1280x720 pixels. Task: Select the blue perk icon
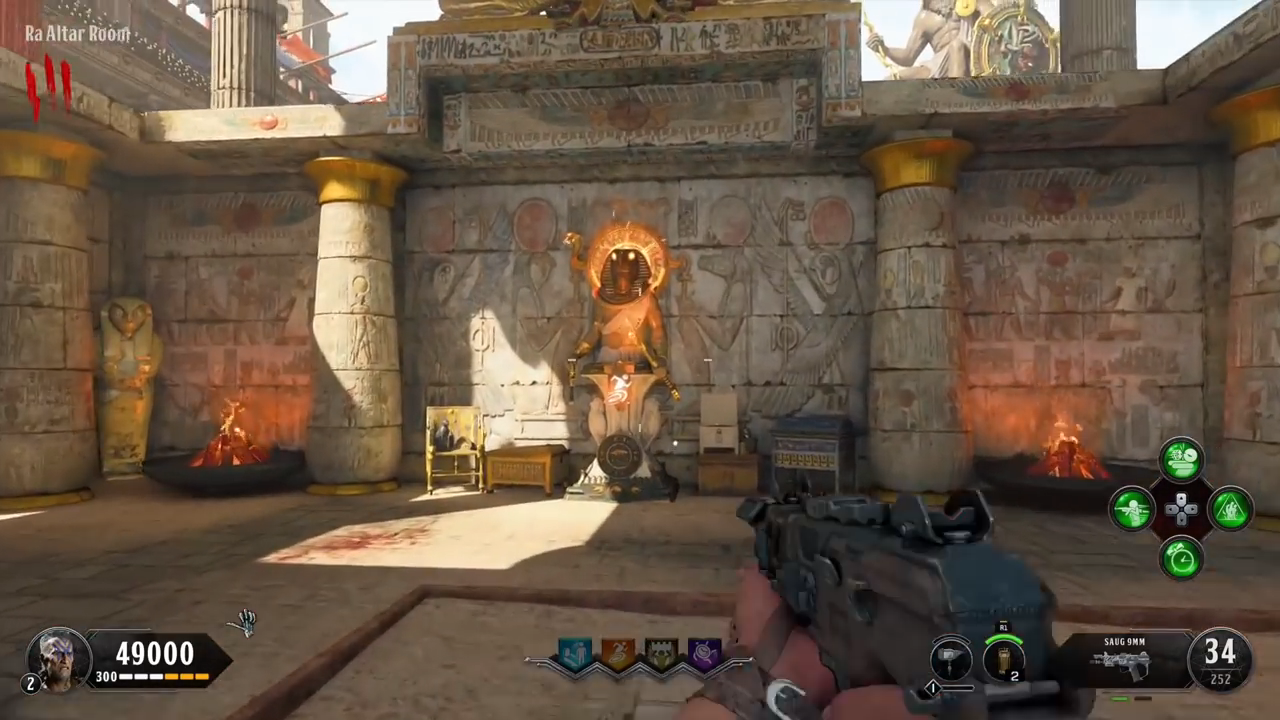[x=575, y=655]
